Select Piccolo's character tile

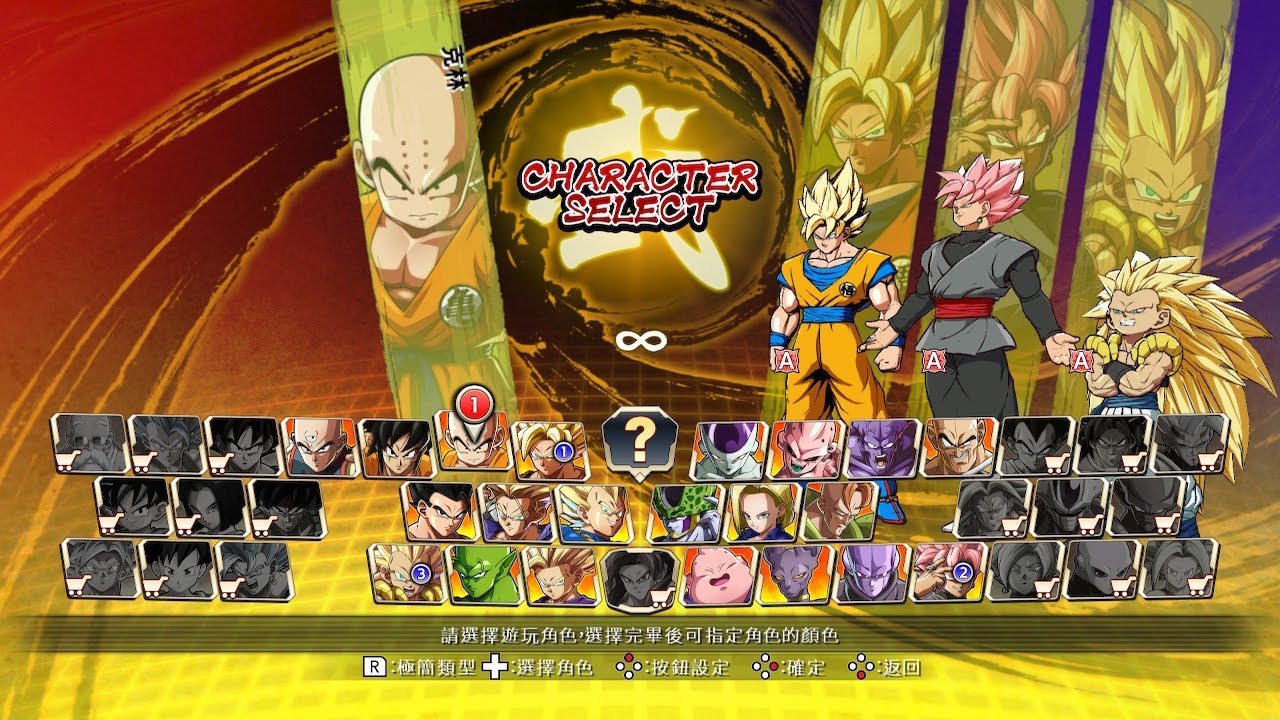(484, 574)
